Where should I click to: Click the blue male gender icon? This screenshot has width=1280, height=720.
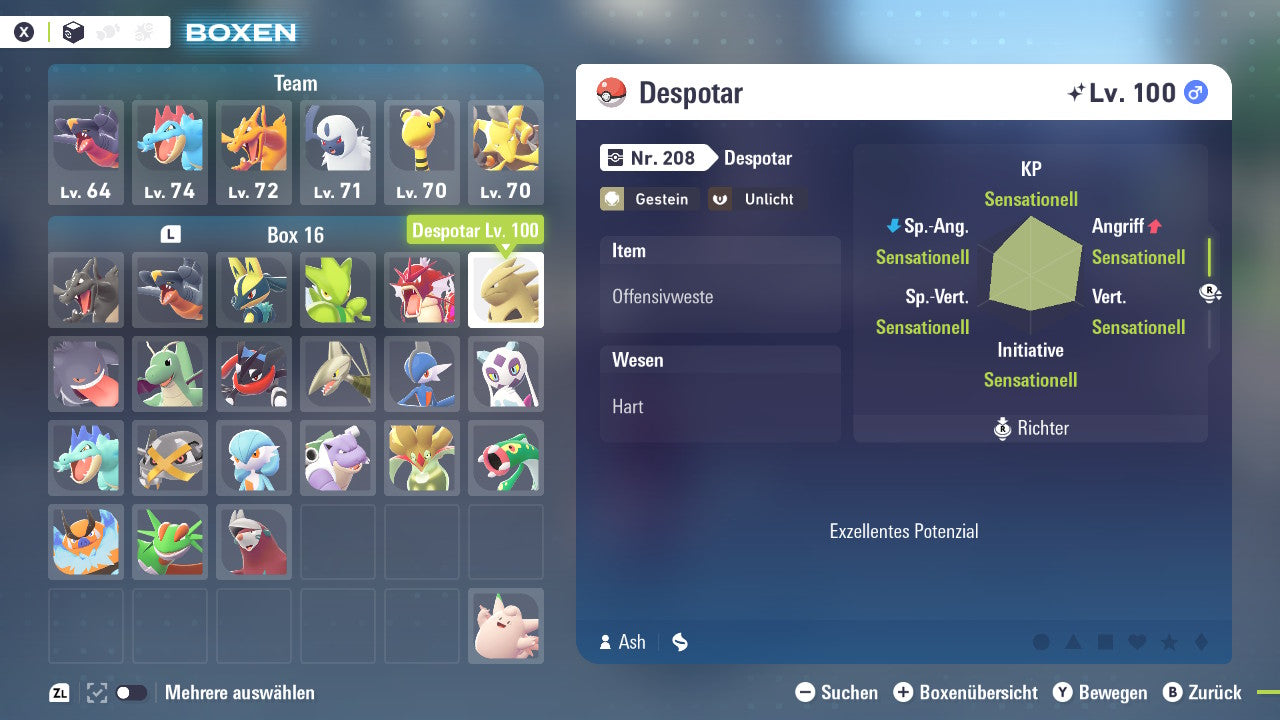tap(1196, 92)
